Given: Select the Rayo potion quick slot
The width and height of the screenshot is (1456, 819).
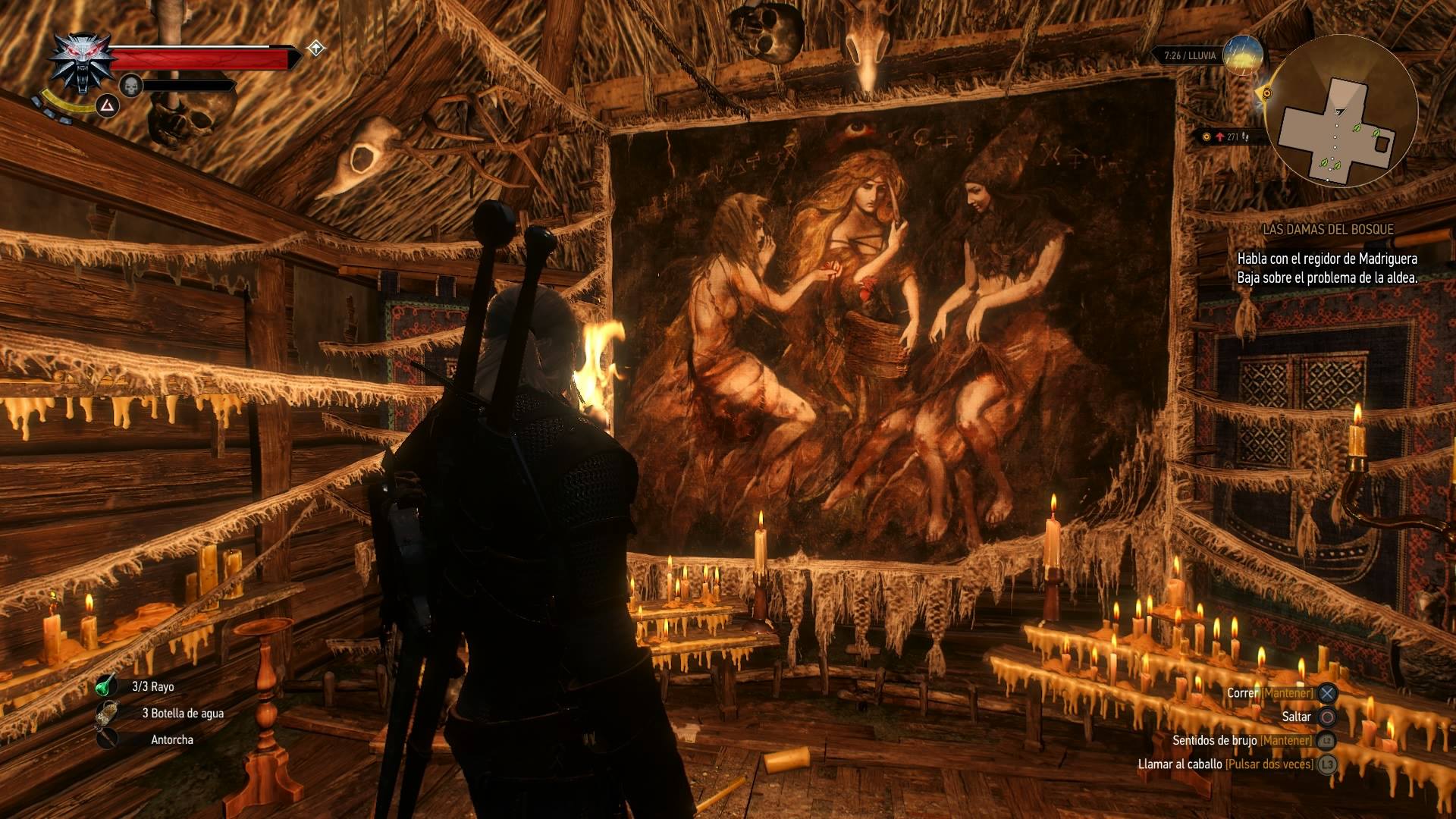Looking at the screenshot, I should coord(106,686).
